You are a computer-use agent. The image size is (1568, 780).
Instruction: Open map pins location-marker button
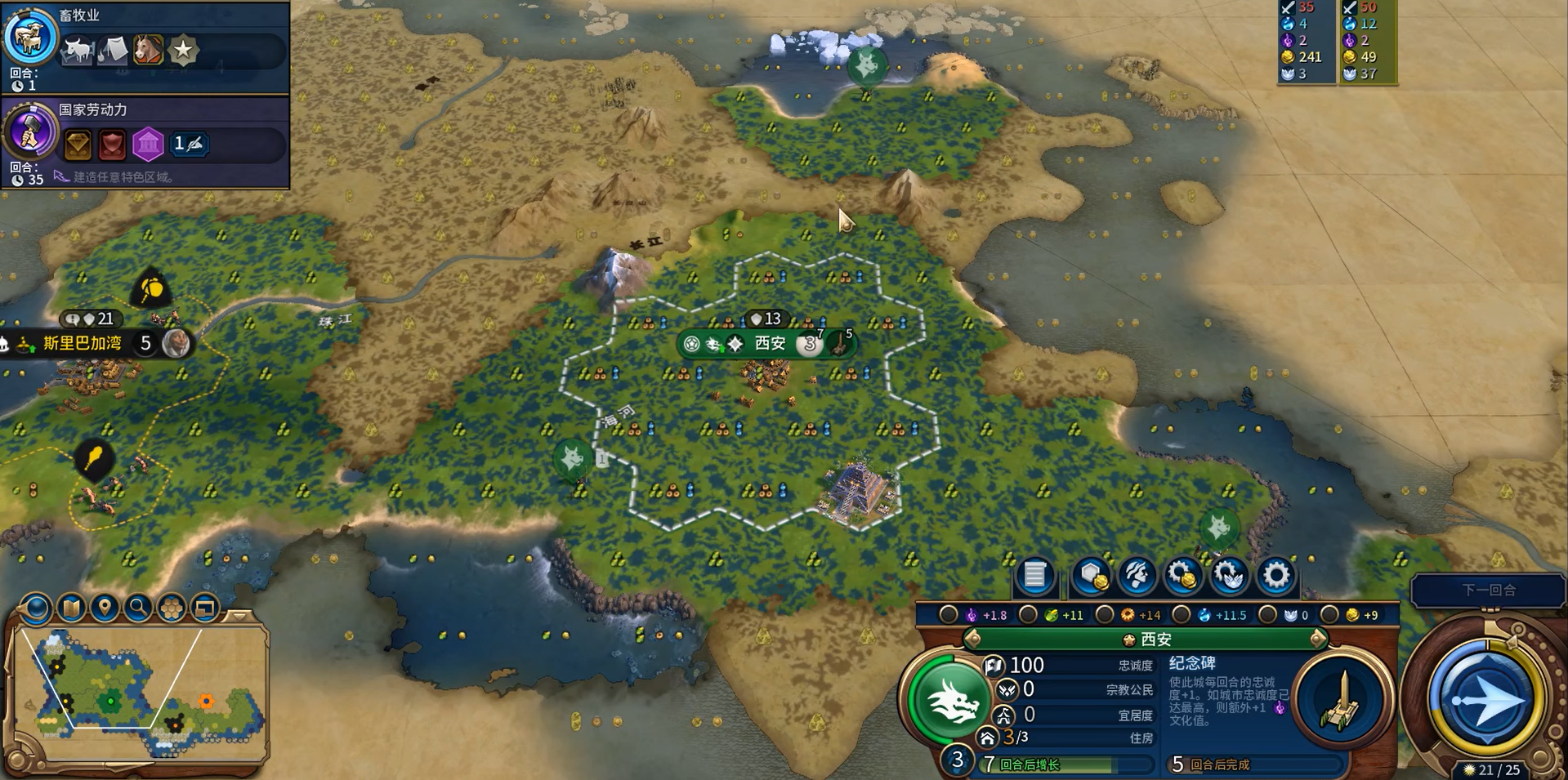[x=105, y=608]
